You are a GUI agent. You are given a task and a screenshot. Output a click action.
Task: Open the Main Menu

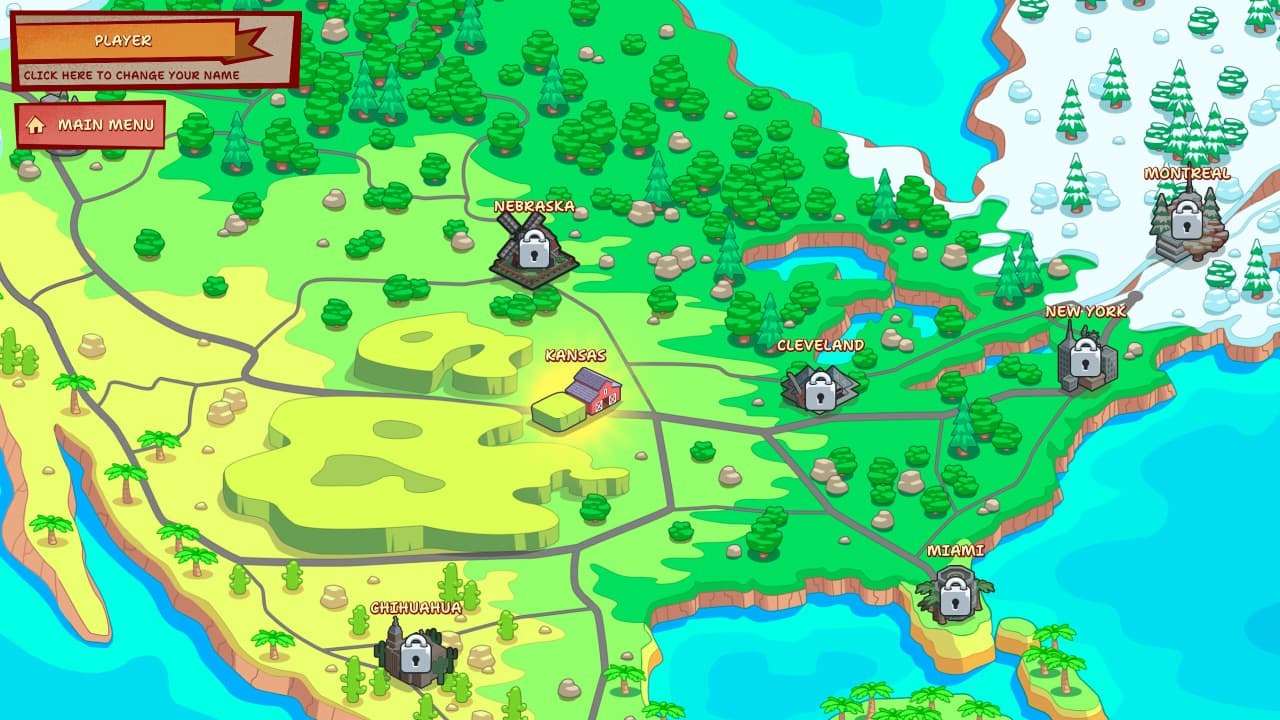click(x=105, y=125)
